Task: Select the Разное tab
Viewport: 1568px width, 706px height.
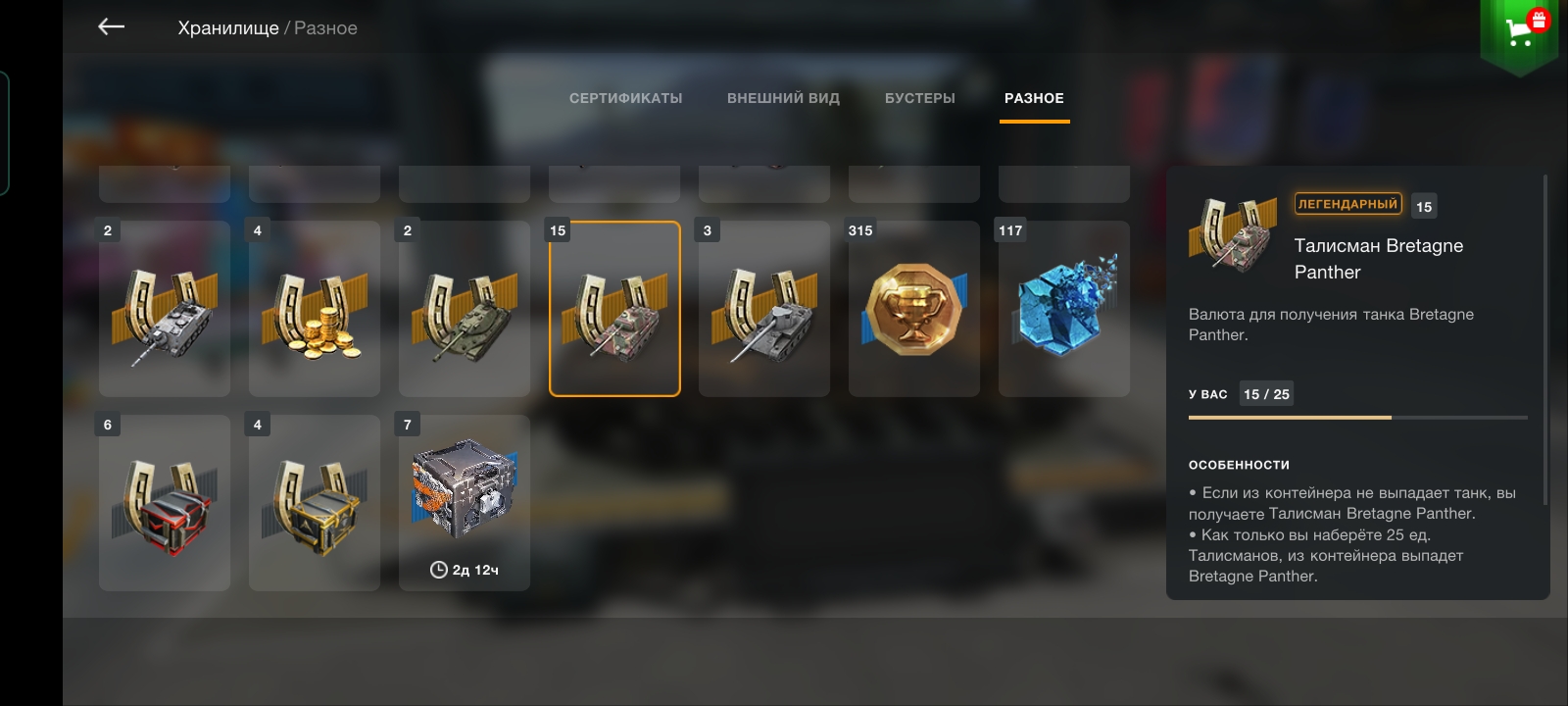Action: pos(1034,98)
